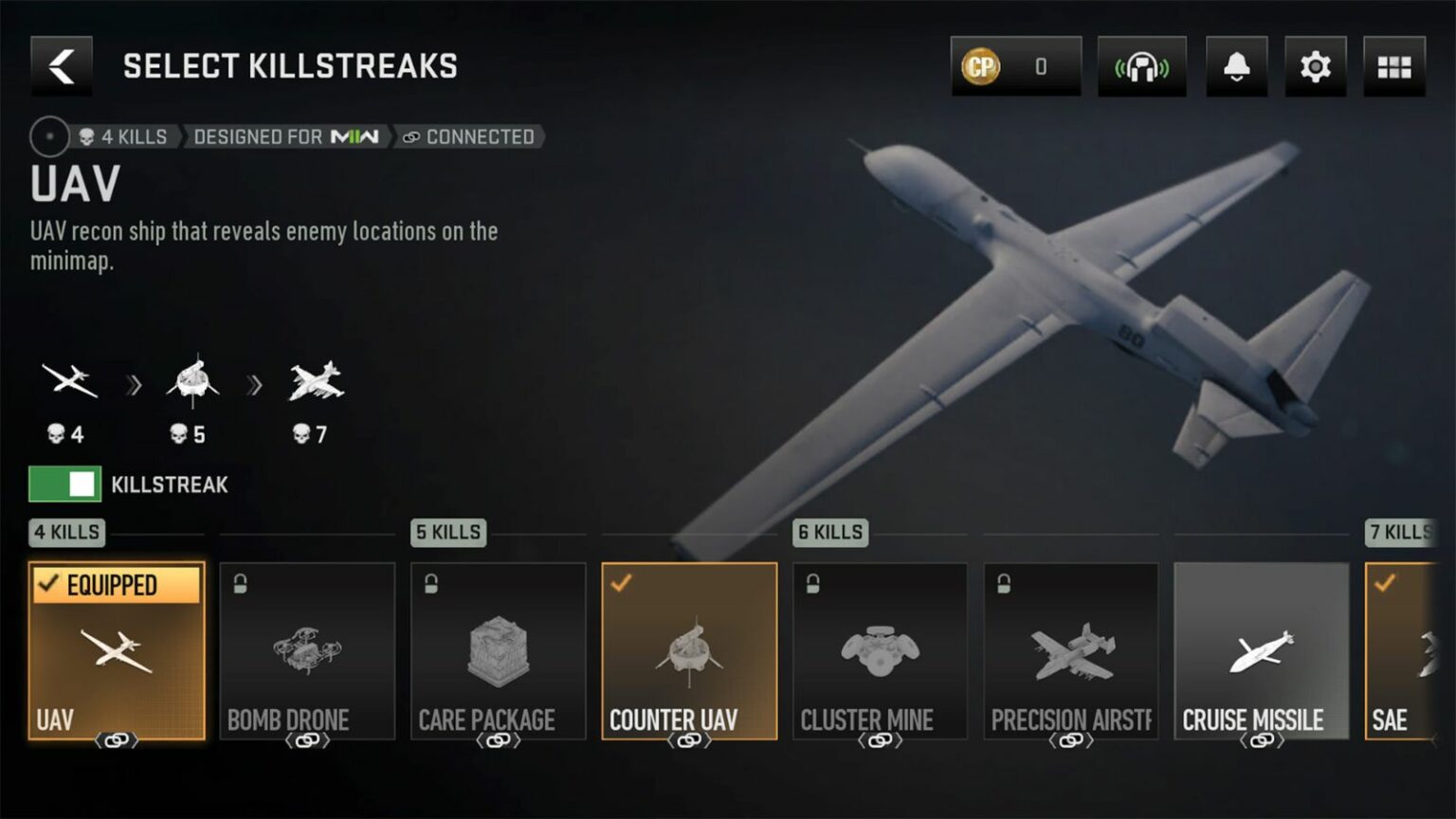Open the audio headset icon
1456x819 pixels.
click(x=1140, y=66)
